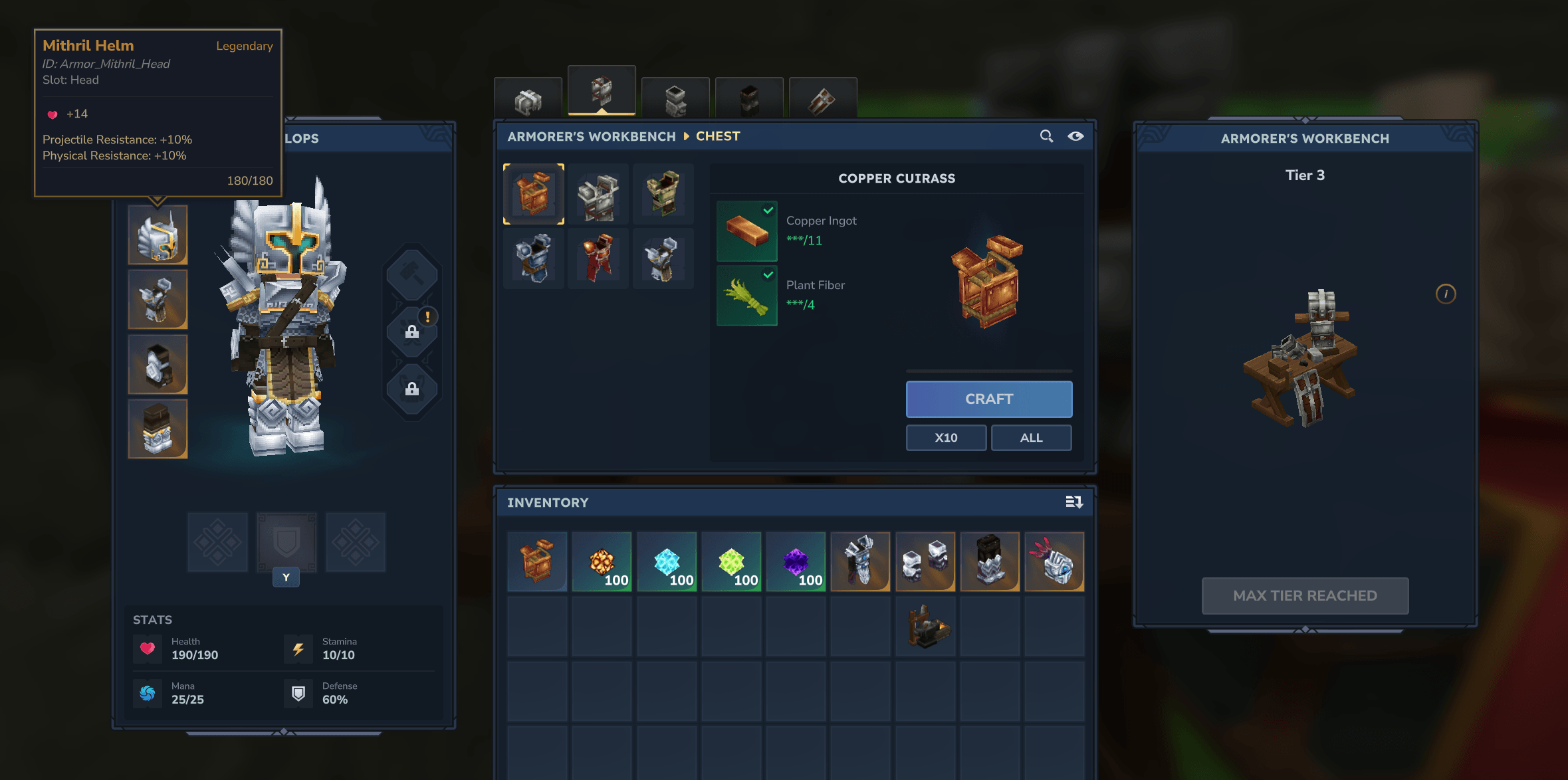Viewport: 1568px width, 780px height.
Task: Select the equipped Mithril Helm slot
Action: tap(158, 235)
